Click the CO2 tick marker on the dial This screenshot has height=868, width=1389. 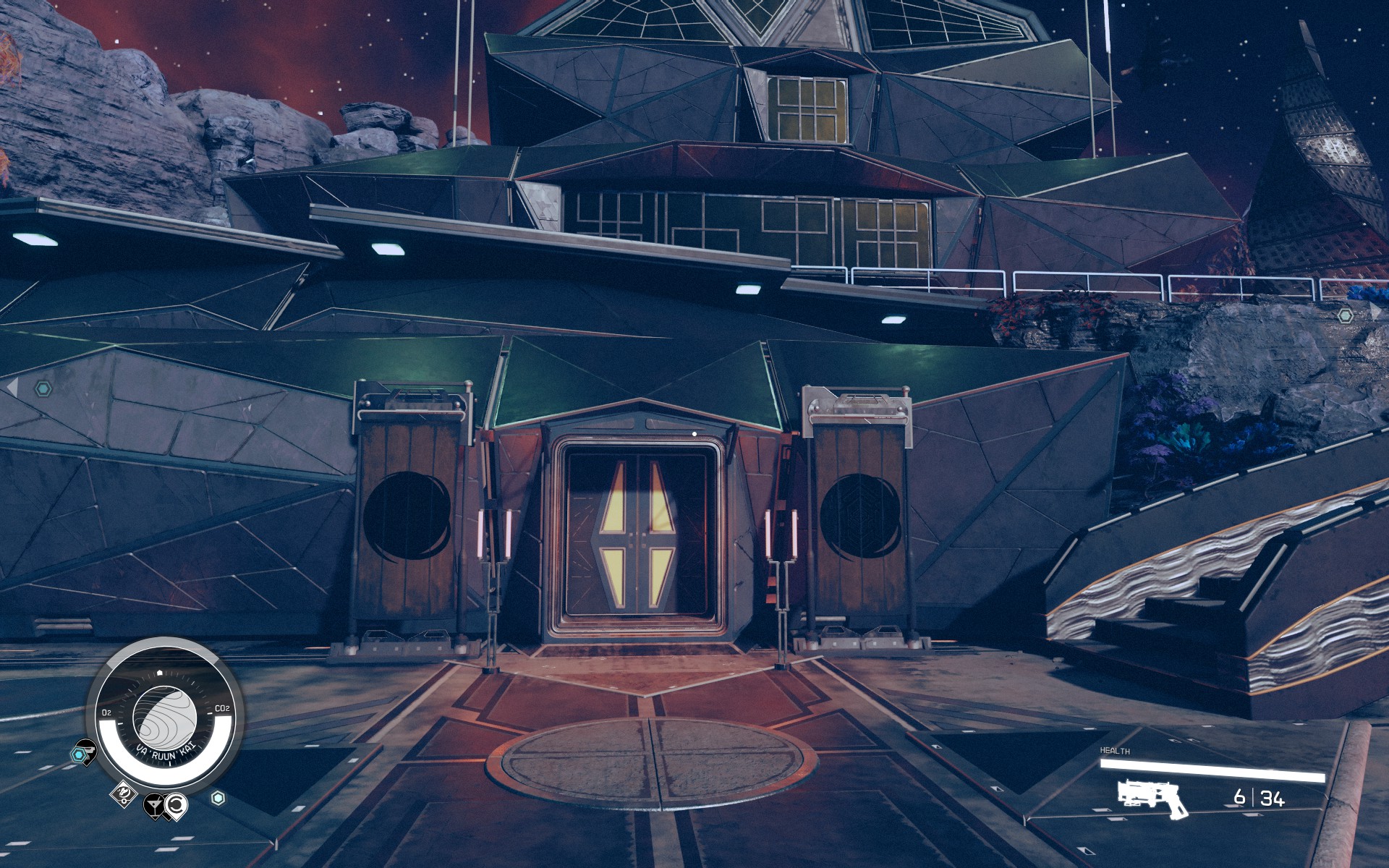pos(210,713)
